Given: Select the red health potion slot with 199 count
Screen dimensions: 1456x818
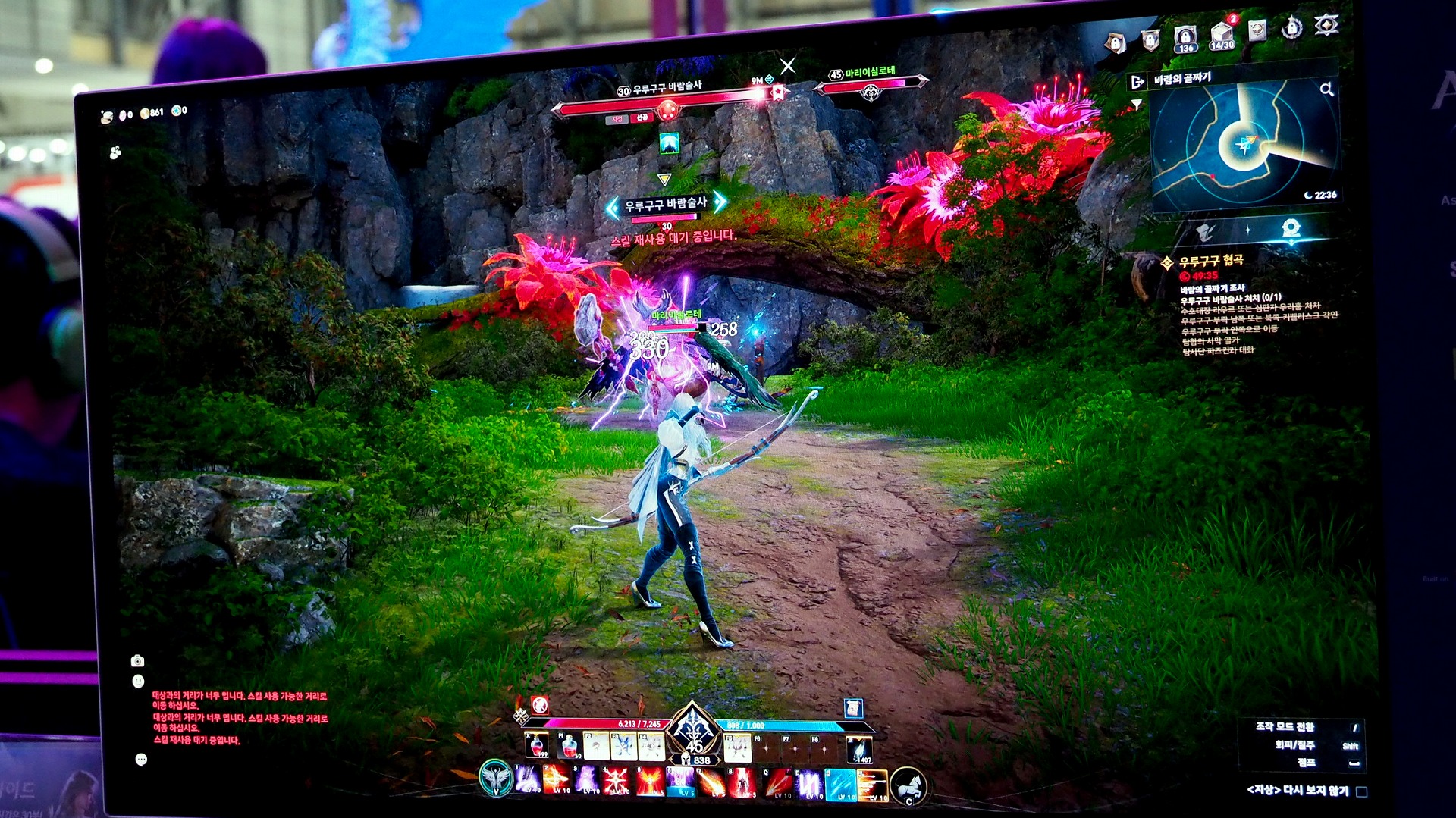Looking at the screenshot, I should click(538, 745).
